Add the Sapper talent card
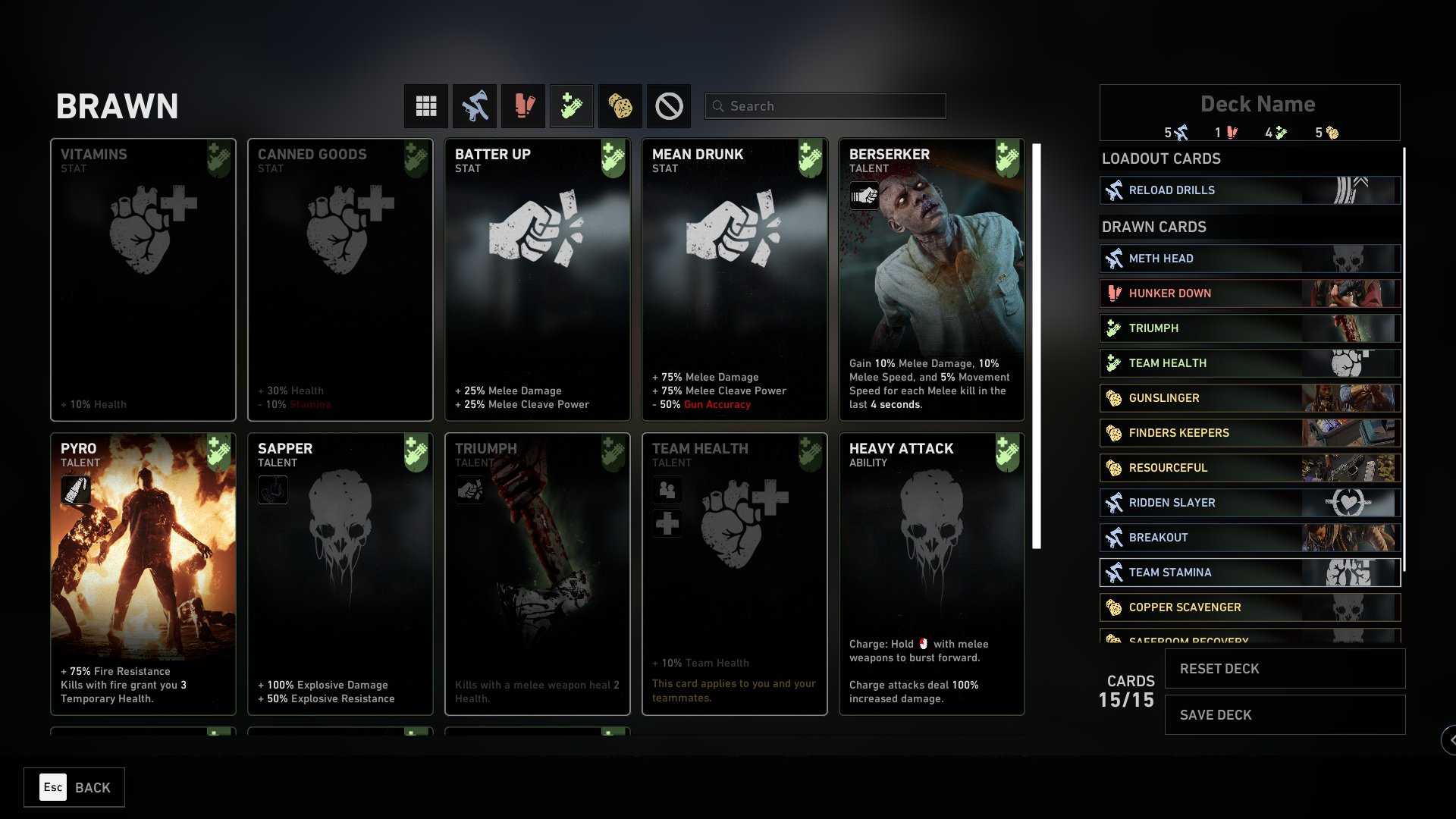The width and height of the screenshot is (1456, 819). coord(340,573)
